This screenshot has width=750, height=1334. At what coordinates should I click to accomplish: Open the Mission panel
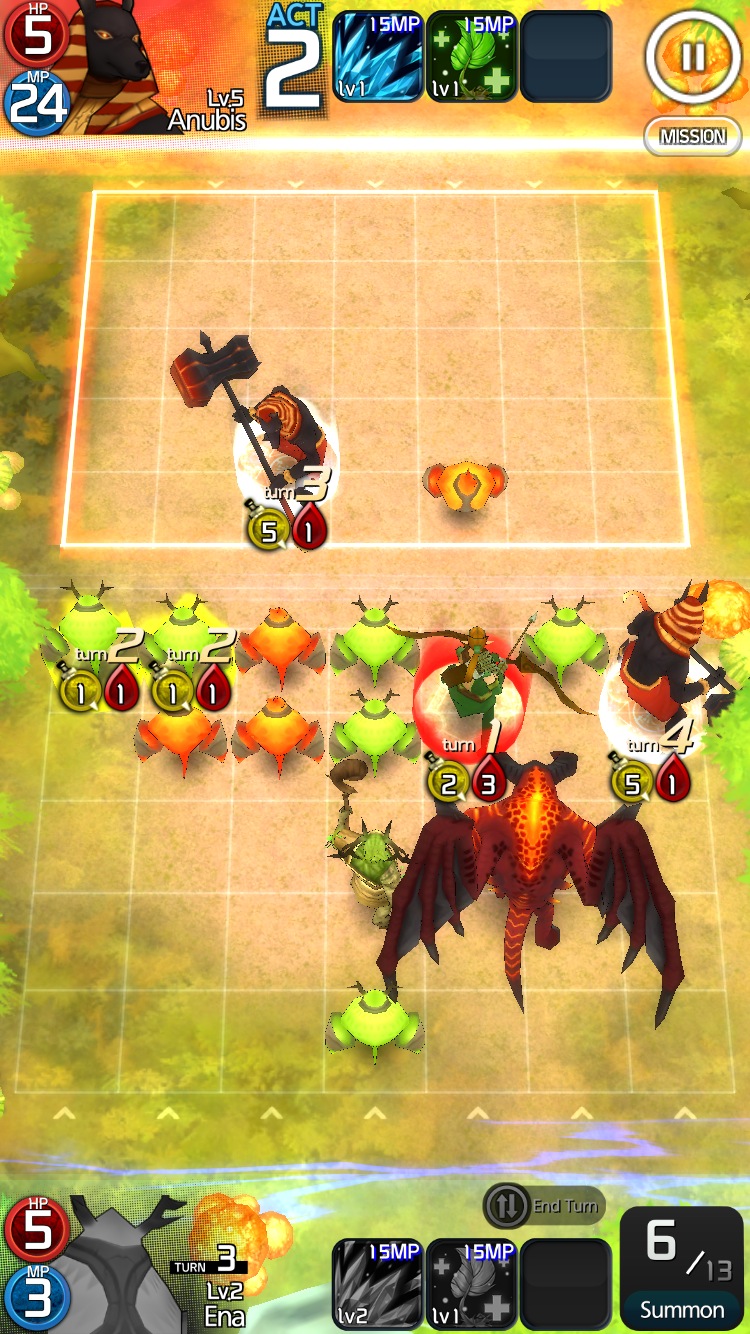pos(692,136)
